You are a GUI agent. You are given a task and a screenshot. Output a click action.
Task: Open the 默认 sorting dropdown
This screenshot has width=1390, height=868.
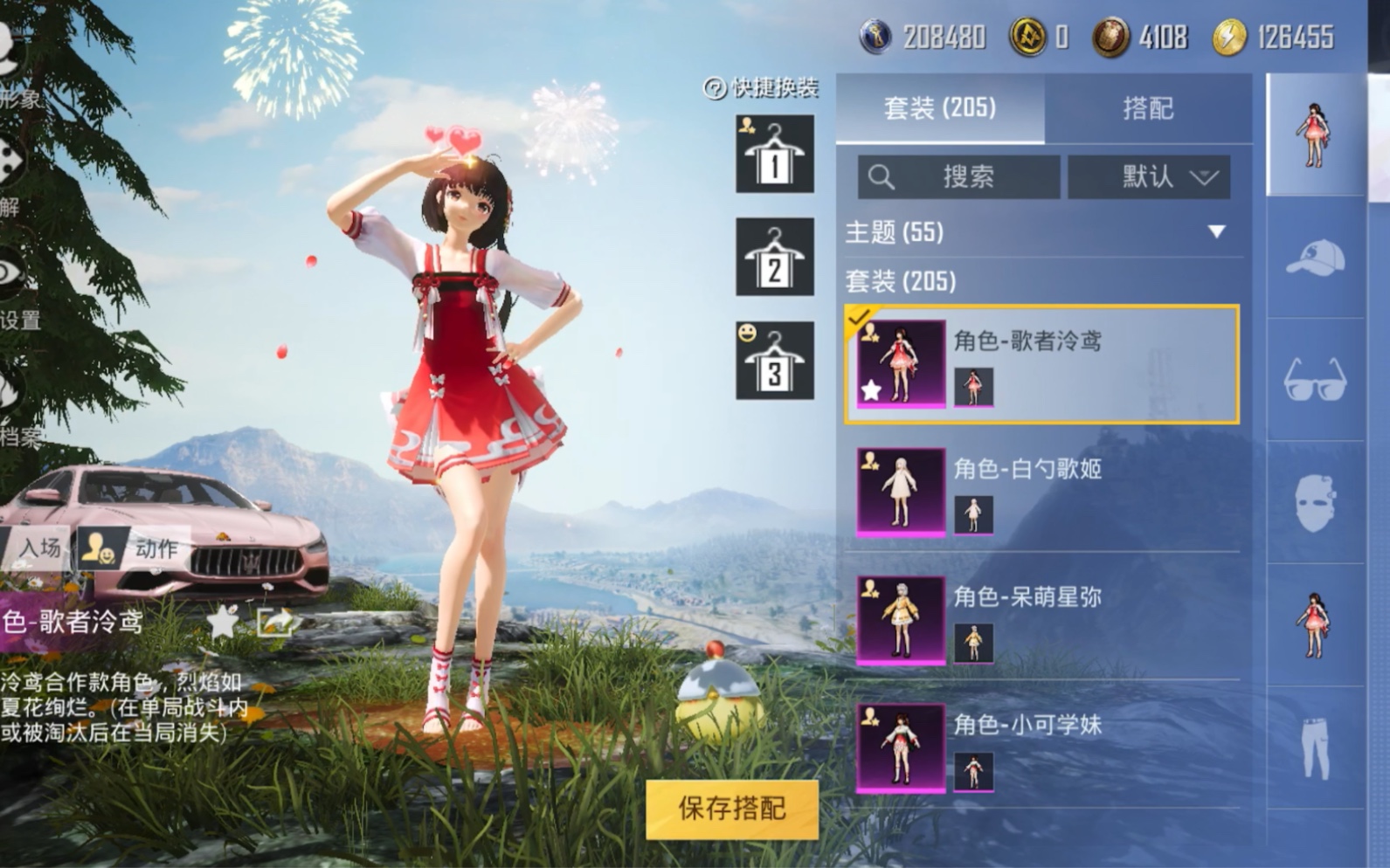tap(1149, 175)
